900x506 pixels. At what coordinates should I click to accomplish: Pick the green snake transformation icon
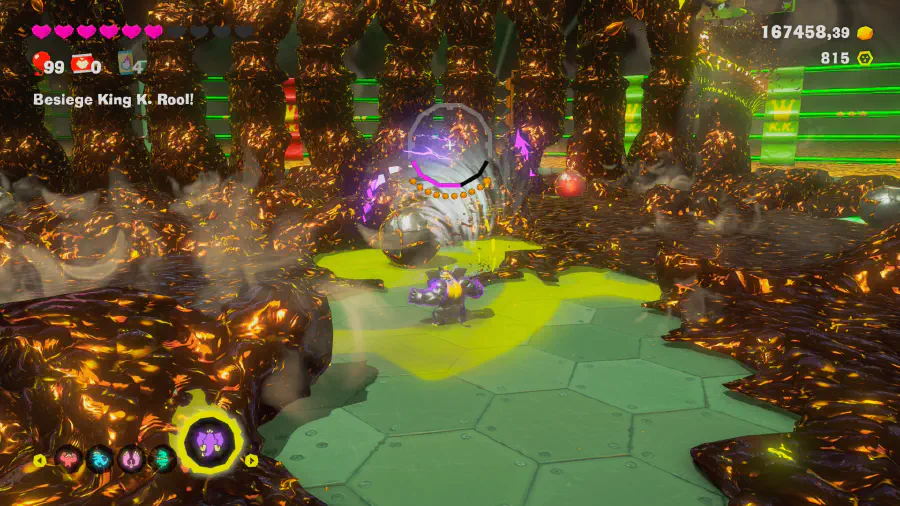[x=162, y=460]
